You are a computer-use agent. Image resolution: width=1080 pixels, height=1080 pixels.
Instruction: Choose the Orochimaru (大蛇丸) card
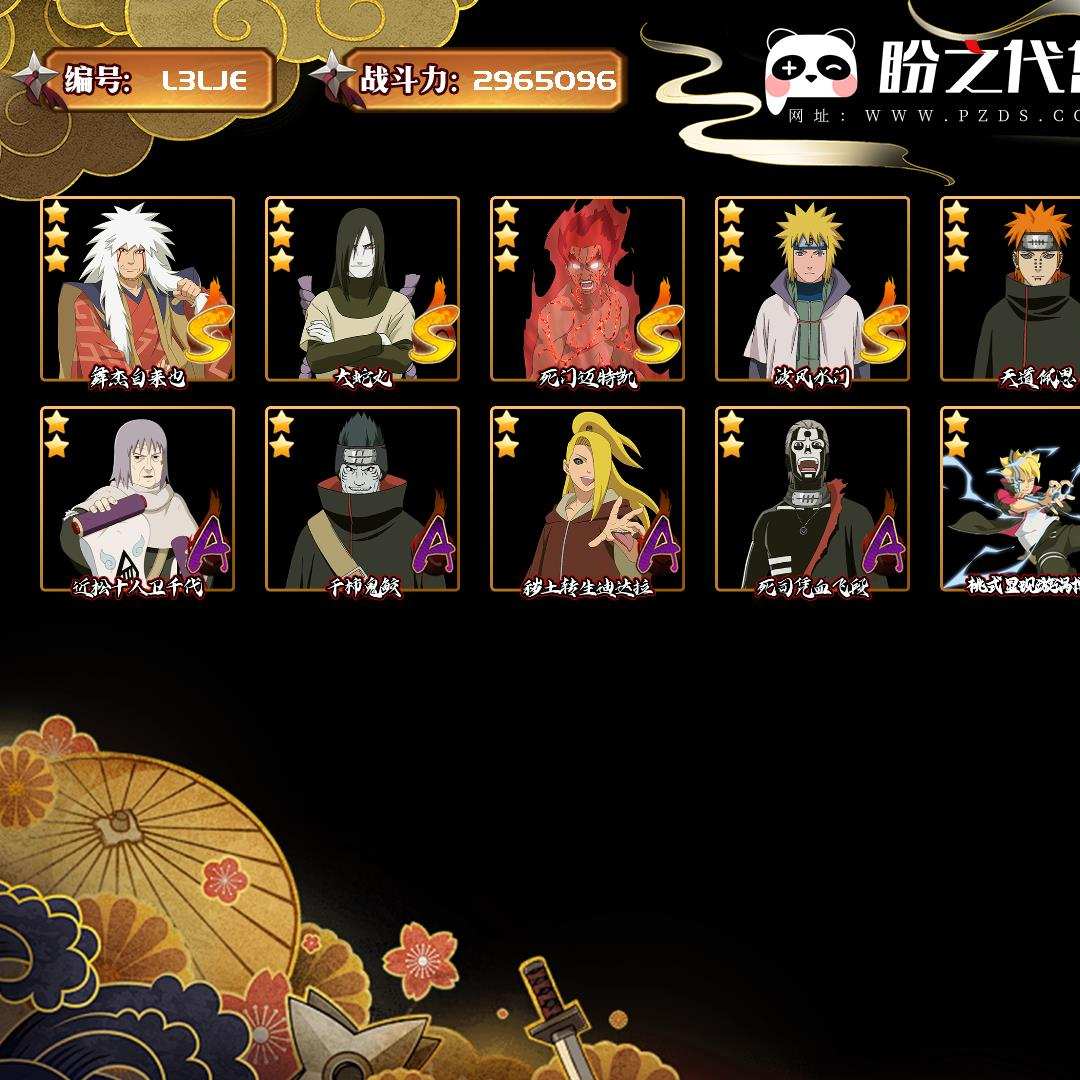click(x=362, y=289)
